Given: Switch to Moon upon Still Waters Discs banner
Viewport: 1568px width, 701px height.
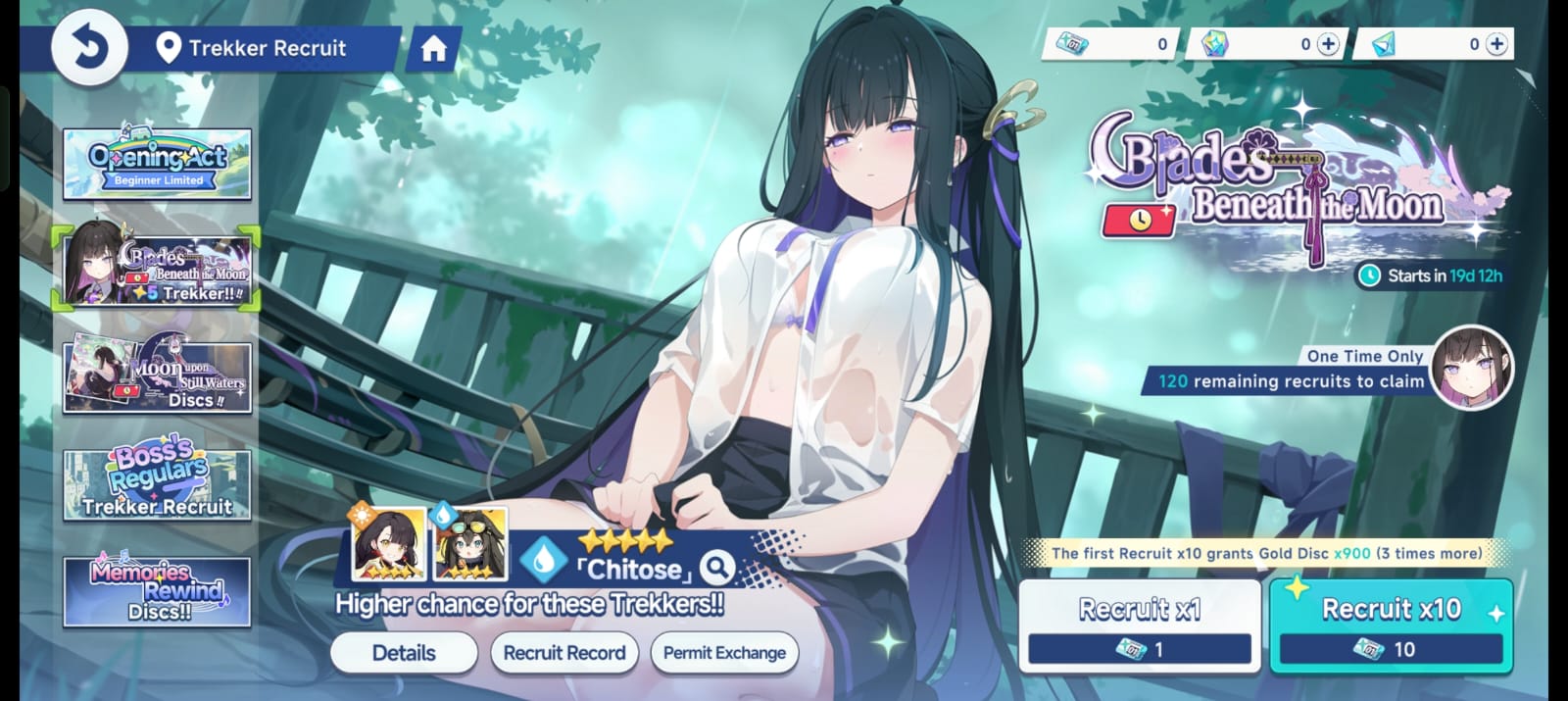Looking at the screenshot, I should [x=157, y=376].
